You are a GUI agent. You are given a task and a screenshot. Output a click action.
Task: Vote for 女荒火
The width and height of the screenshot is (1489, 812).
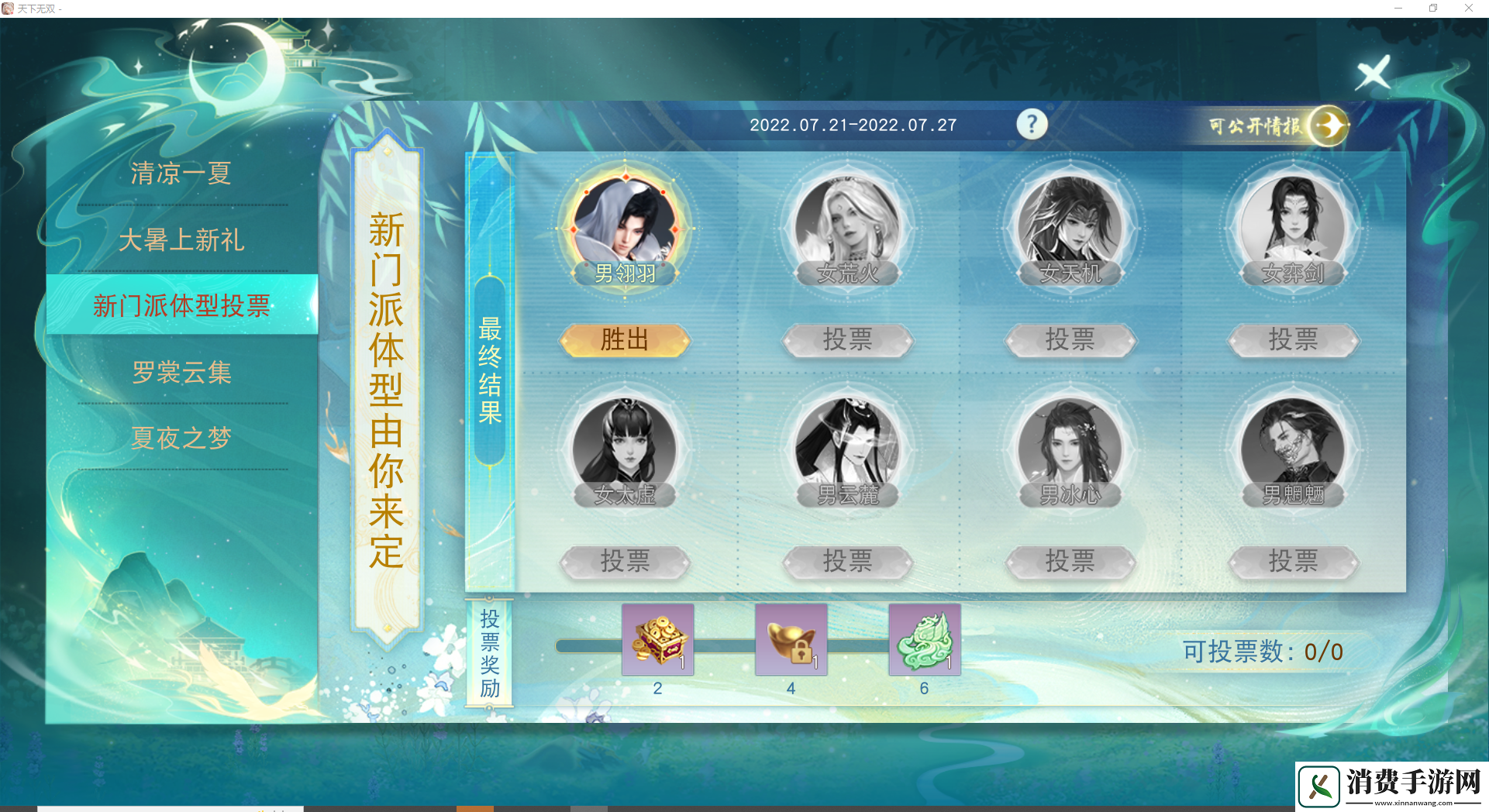[x=848, y=340]
